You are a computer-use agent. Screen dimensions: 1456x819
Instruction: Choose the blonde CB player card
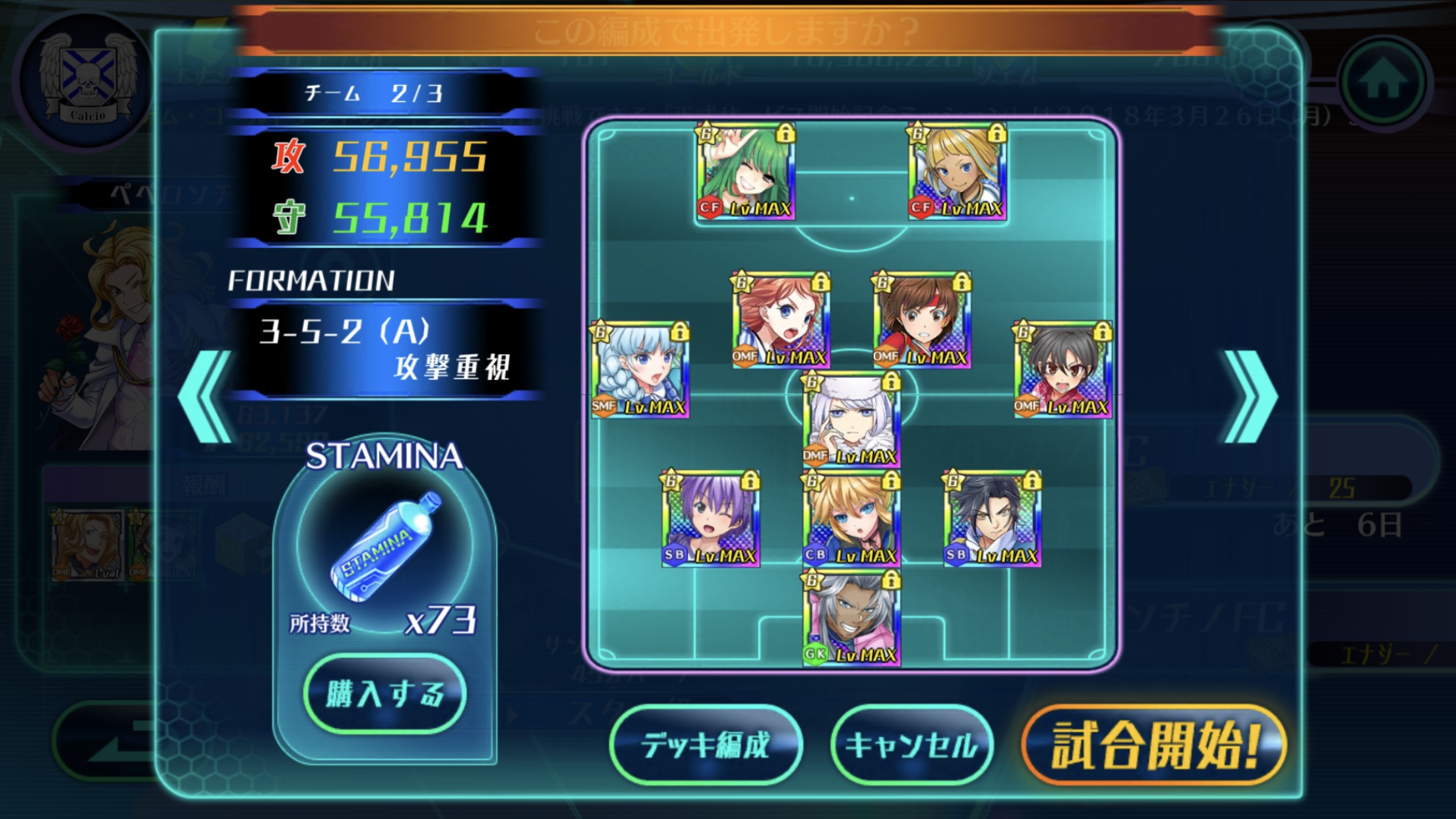coord(851,518)
